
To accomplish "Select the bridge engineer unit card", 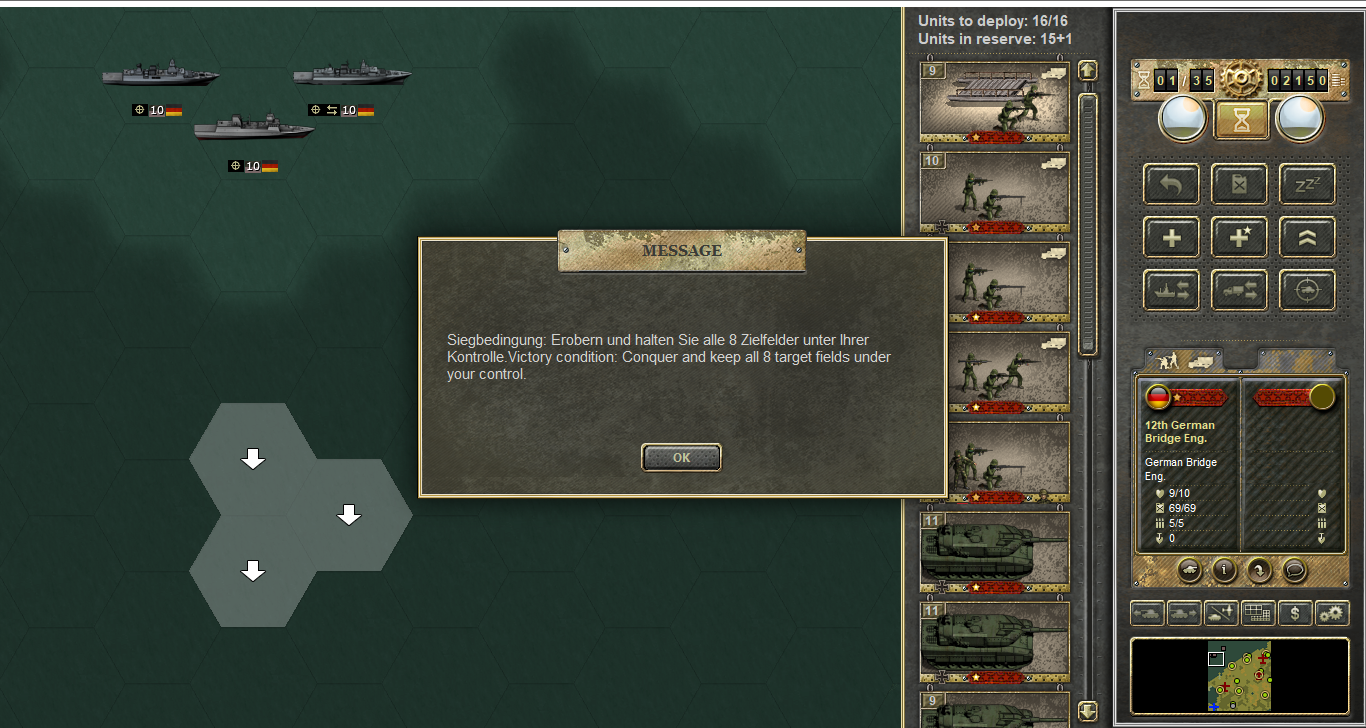I will 994,101.
